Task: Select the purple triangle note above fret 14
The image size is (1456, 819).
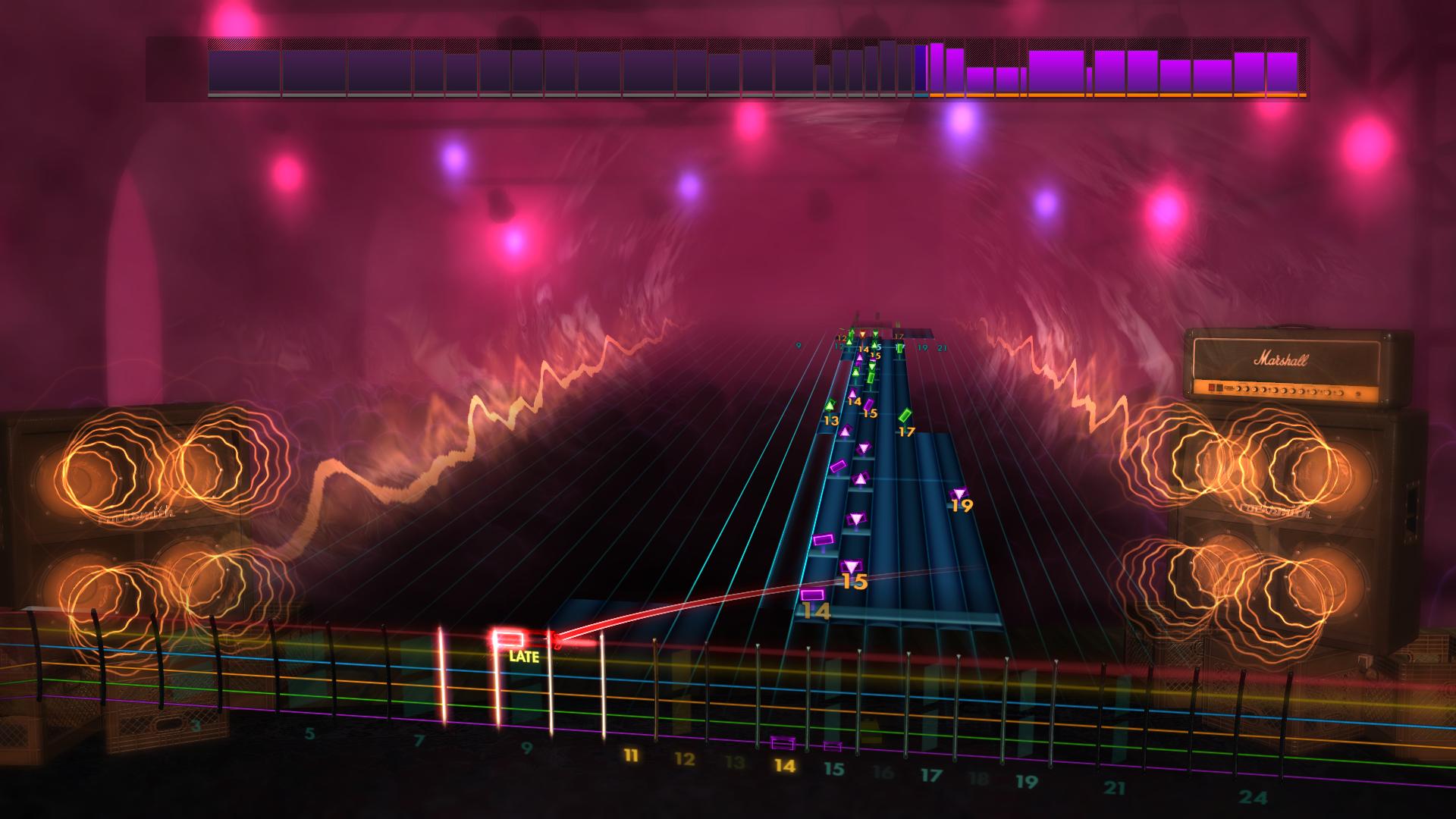Action: coord(852,393)
